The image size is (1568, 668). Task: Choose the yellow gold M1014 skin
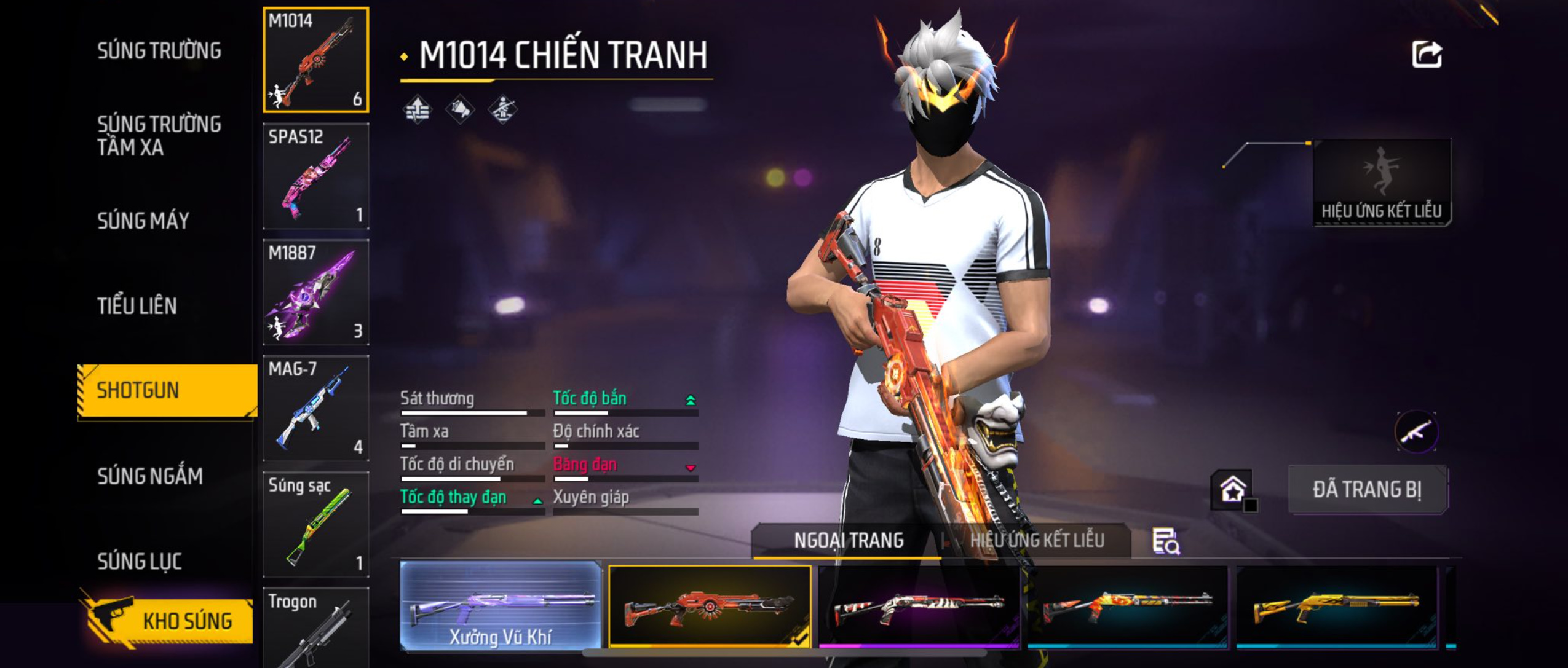1336,606
